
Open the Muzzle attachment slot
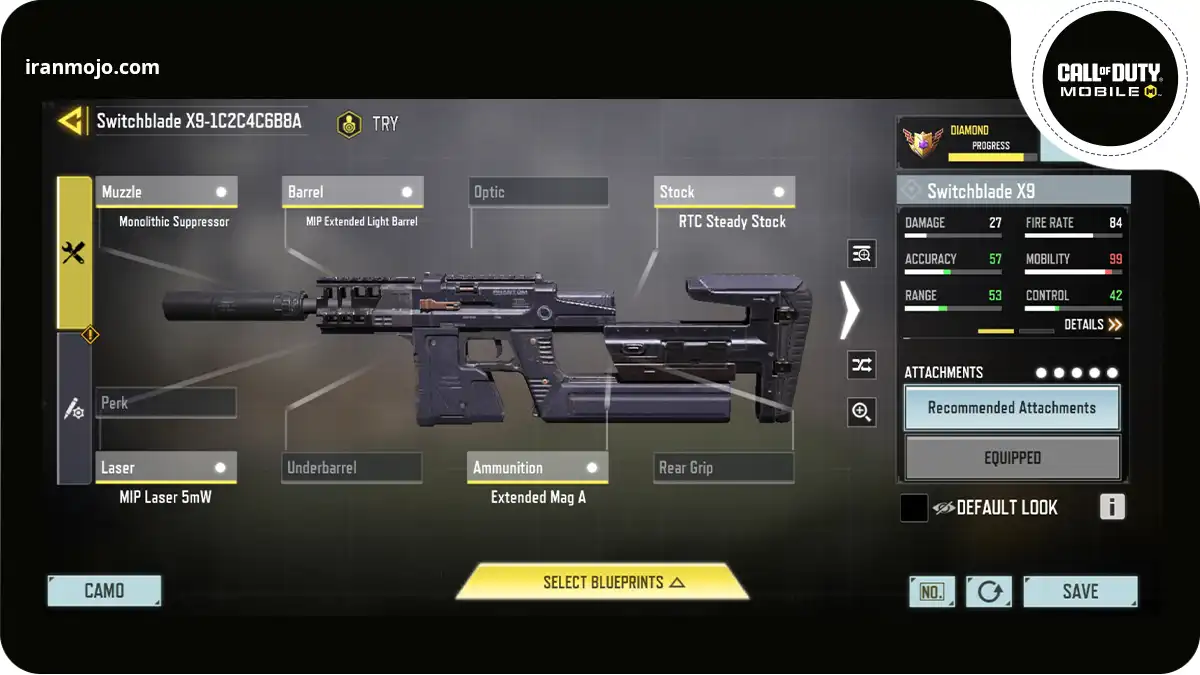(166, 192)
